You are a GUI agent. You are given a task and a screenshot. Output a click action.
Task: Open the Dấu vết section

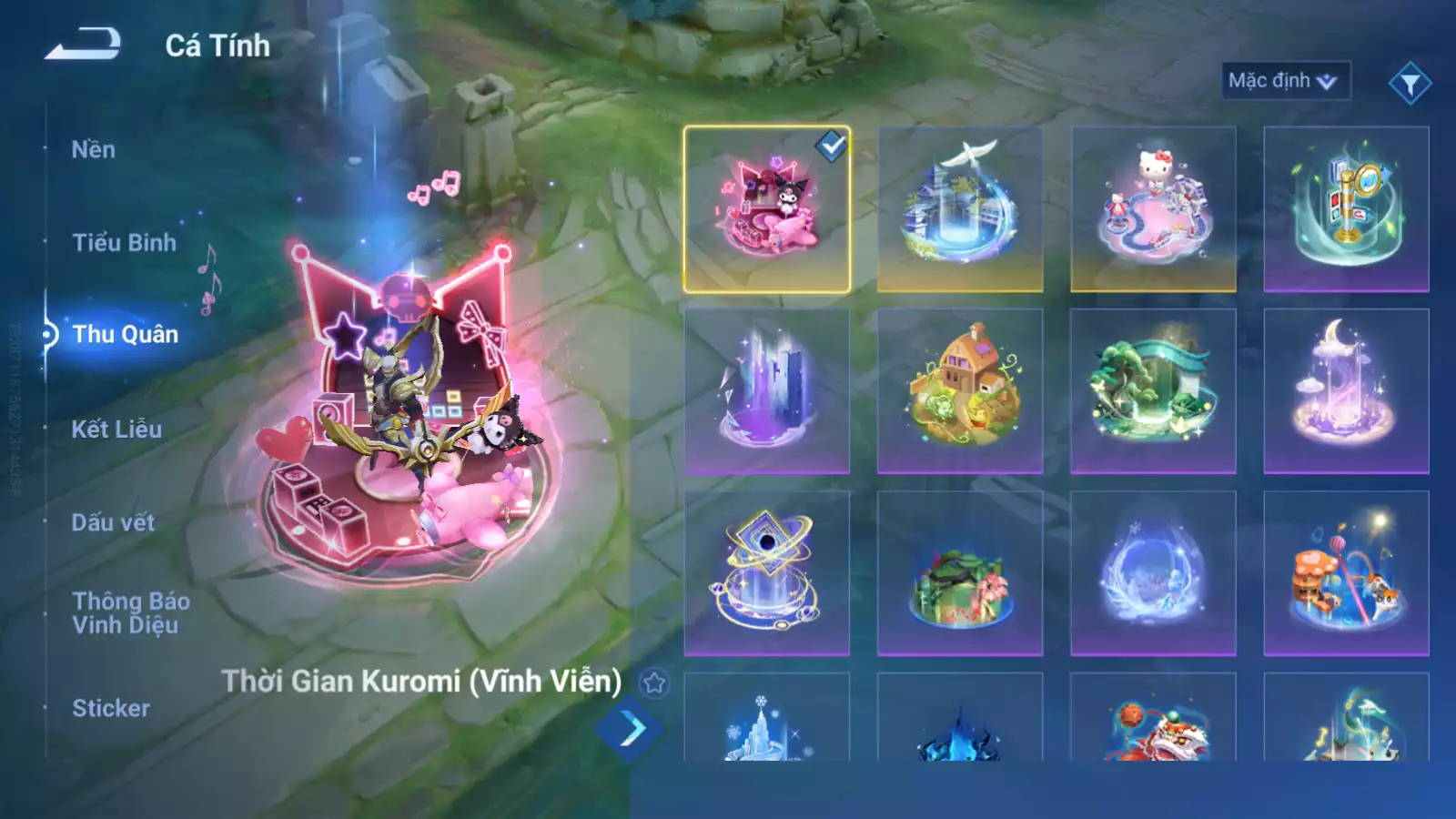(x=111, y=521)
